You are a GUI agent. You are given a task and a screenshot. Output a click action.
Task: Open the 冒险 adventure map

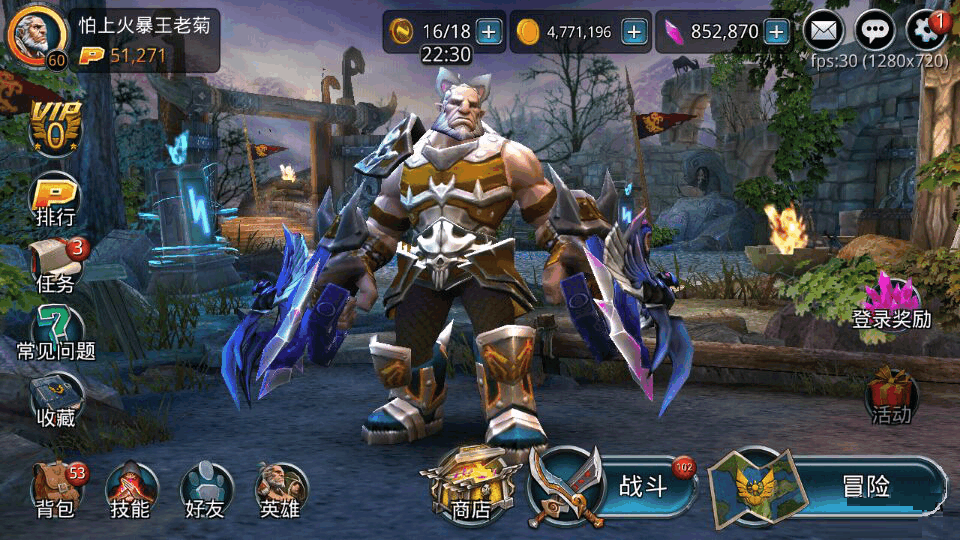[830, 487]
